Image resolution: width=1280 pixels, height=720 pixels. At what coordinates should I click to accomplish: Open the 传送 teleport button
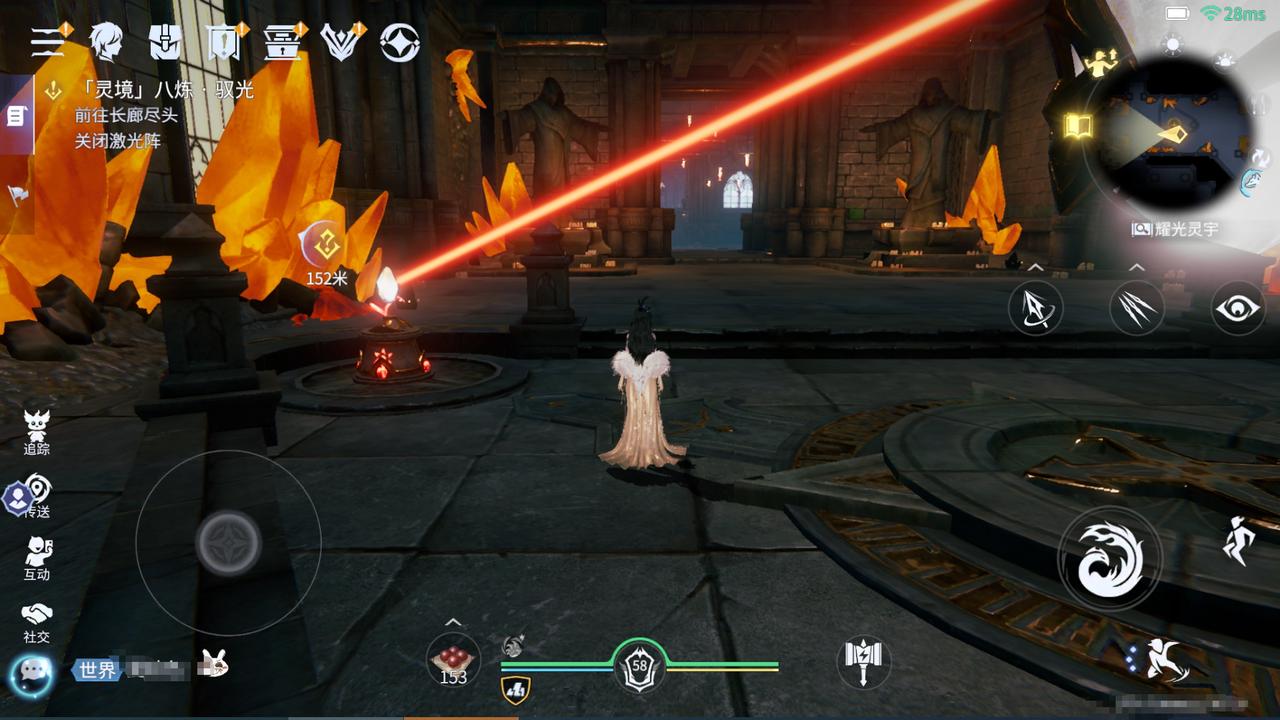pyautogui.click(x=37, y=496)
